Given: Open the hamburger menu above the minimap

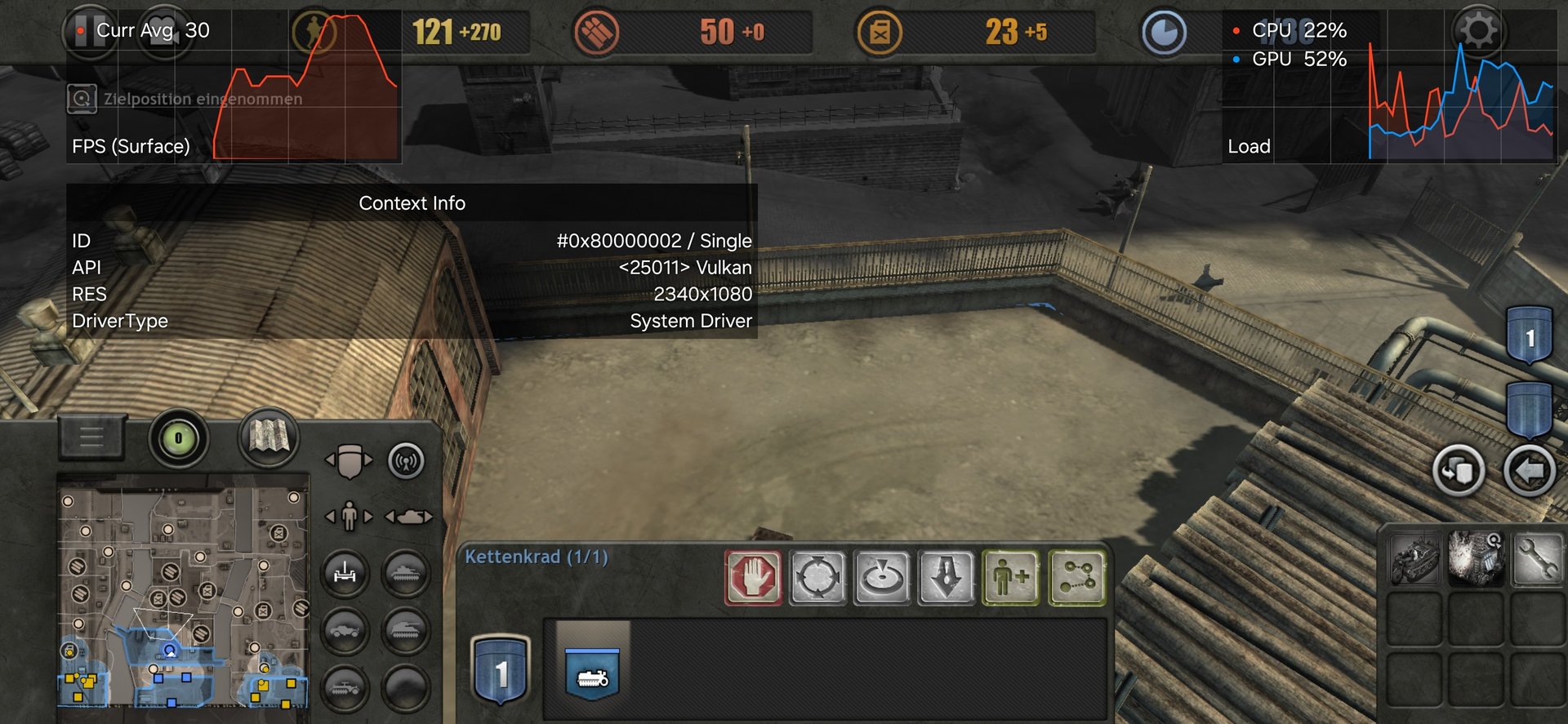Looking at the screenshot, I should tap(91, 437).
